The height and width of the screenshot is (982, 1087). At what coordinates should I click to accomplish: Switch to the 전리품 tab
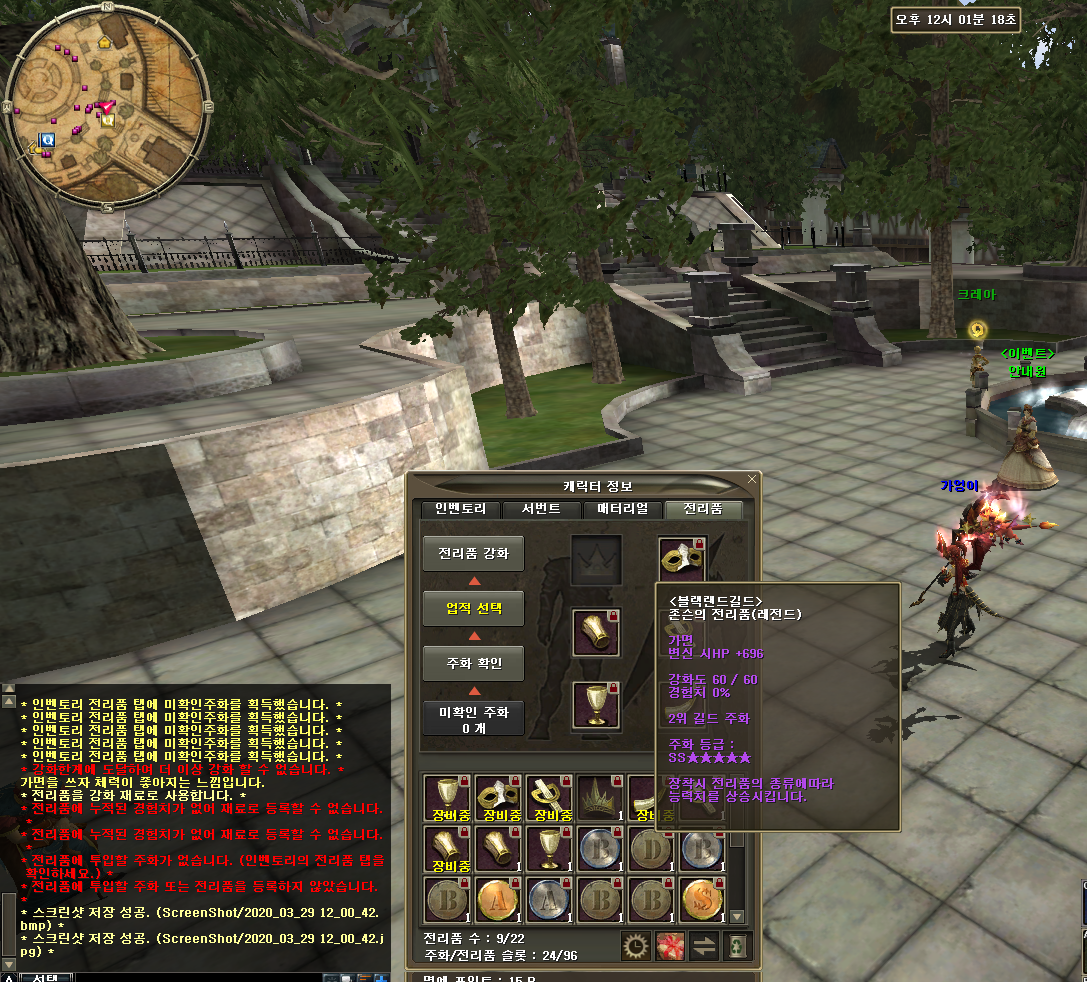(x=704, y=509)
